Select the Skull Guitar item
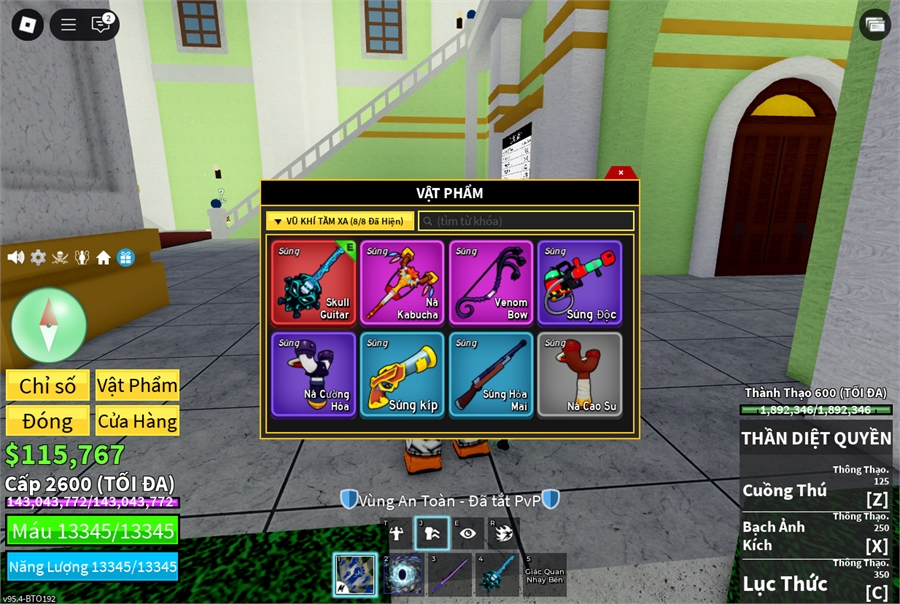This screenshot has width=900, height=604. [x=314, y=282]
